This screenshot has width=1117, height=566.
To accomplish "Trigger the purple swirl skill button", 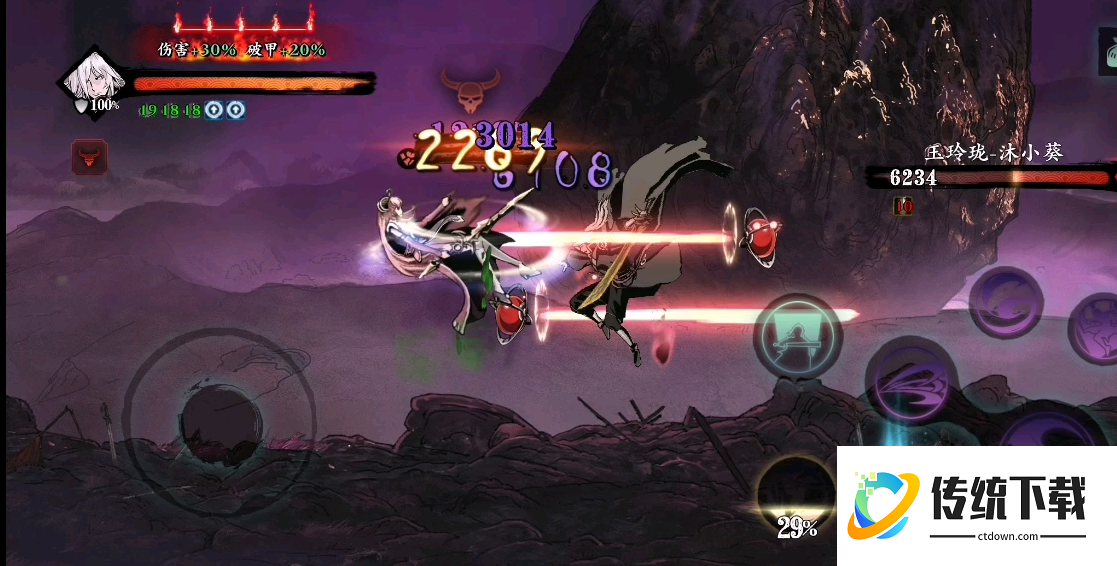I will [1005, 303].
